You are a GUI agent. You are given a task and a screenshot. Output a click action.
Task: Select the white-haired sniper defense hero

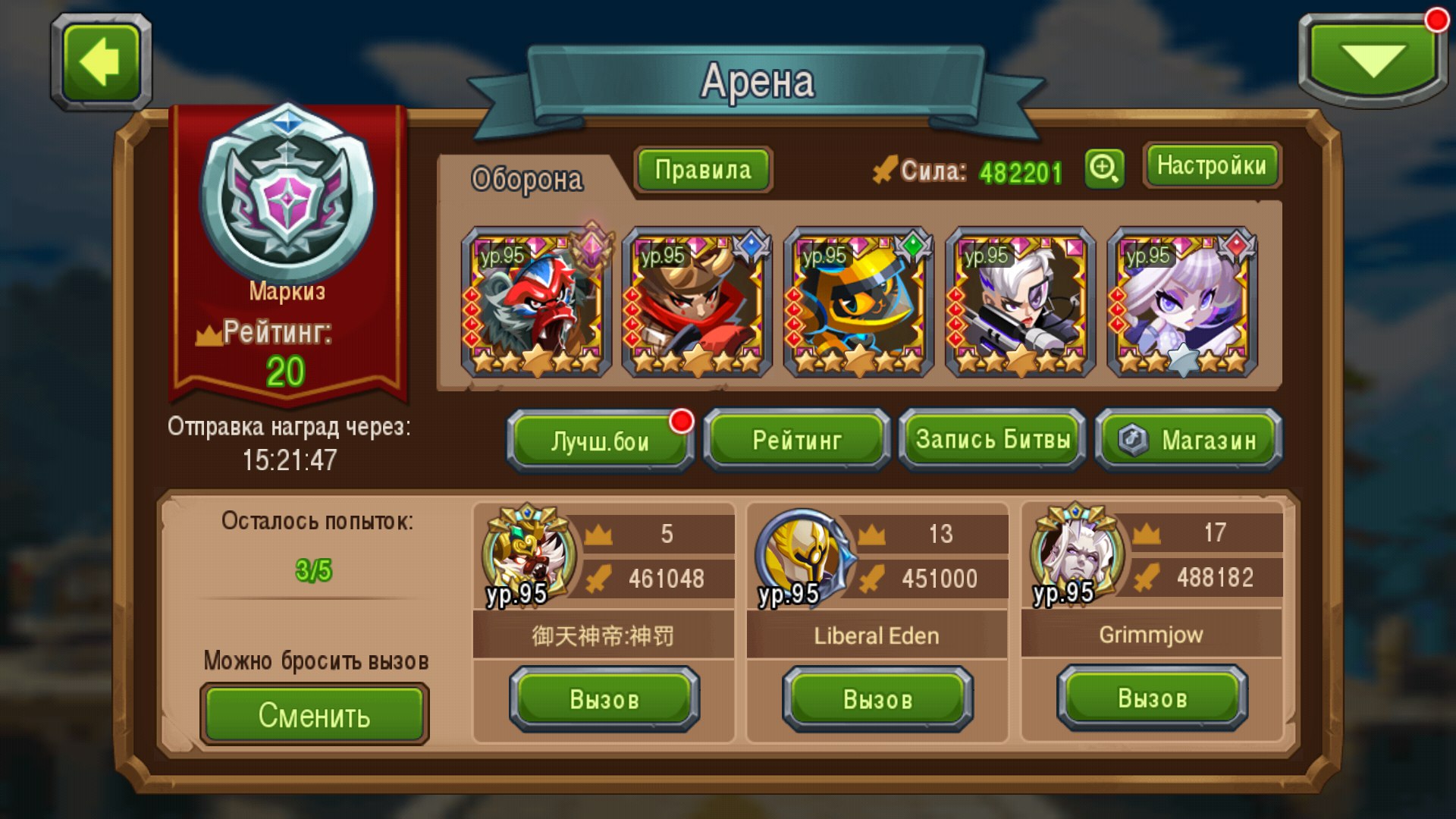(1021, 303)
